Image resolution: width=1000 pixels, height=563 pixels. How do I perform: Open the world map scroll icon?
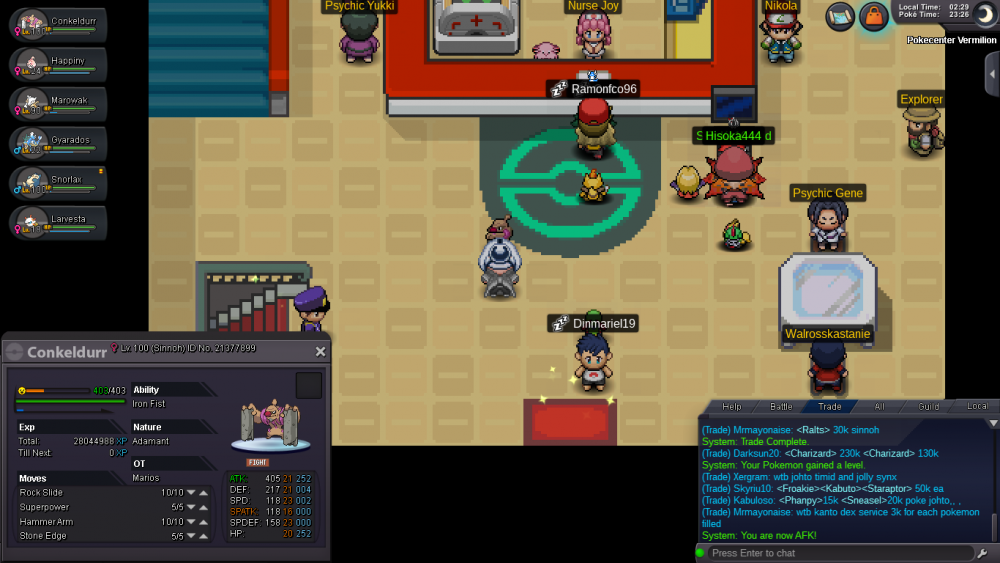[840, 16]
